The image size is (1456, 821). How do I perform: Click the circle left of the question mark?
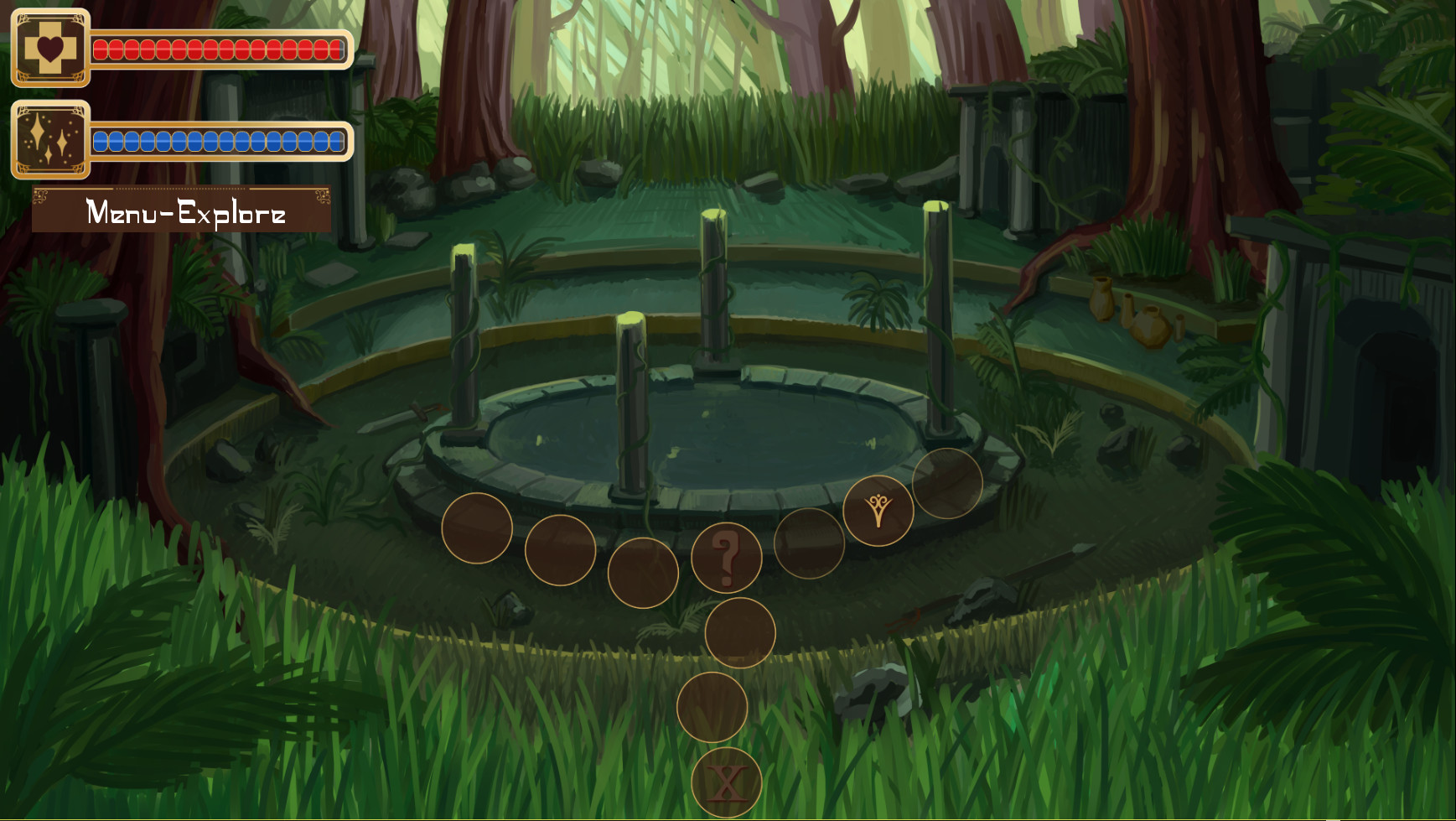(x=644, y=573)
